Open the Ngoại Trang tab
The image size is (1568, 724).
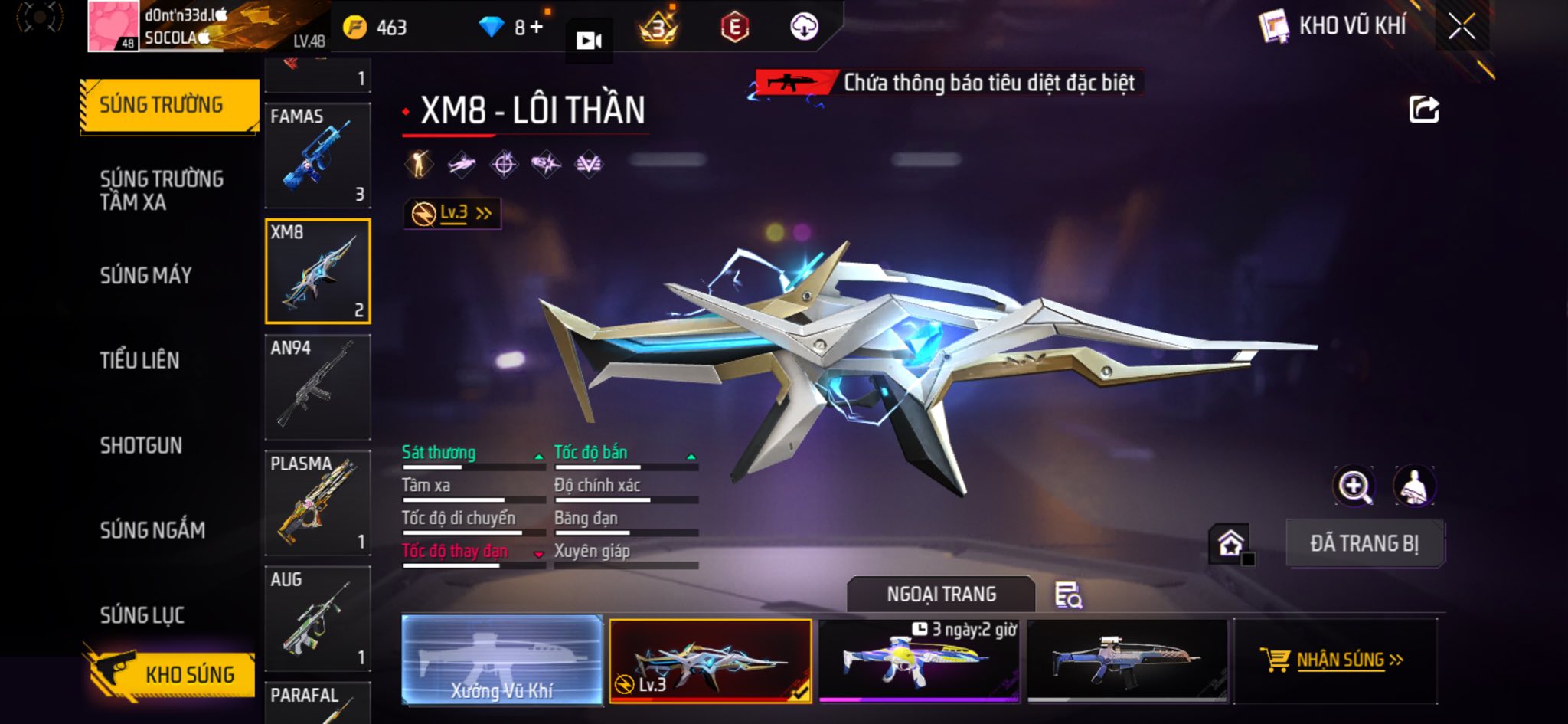click(x=941, y=595)
